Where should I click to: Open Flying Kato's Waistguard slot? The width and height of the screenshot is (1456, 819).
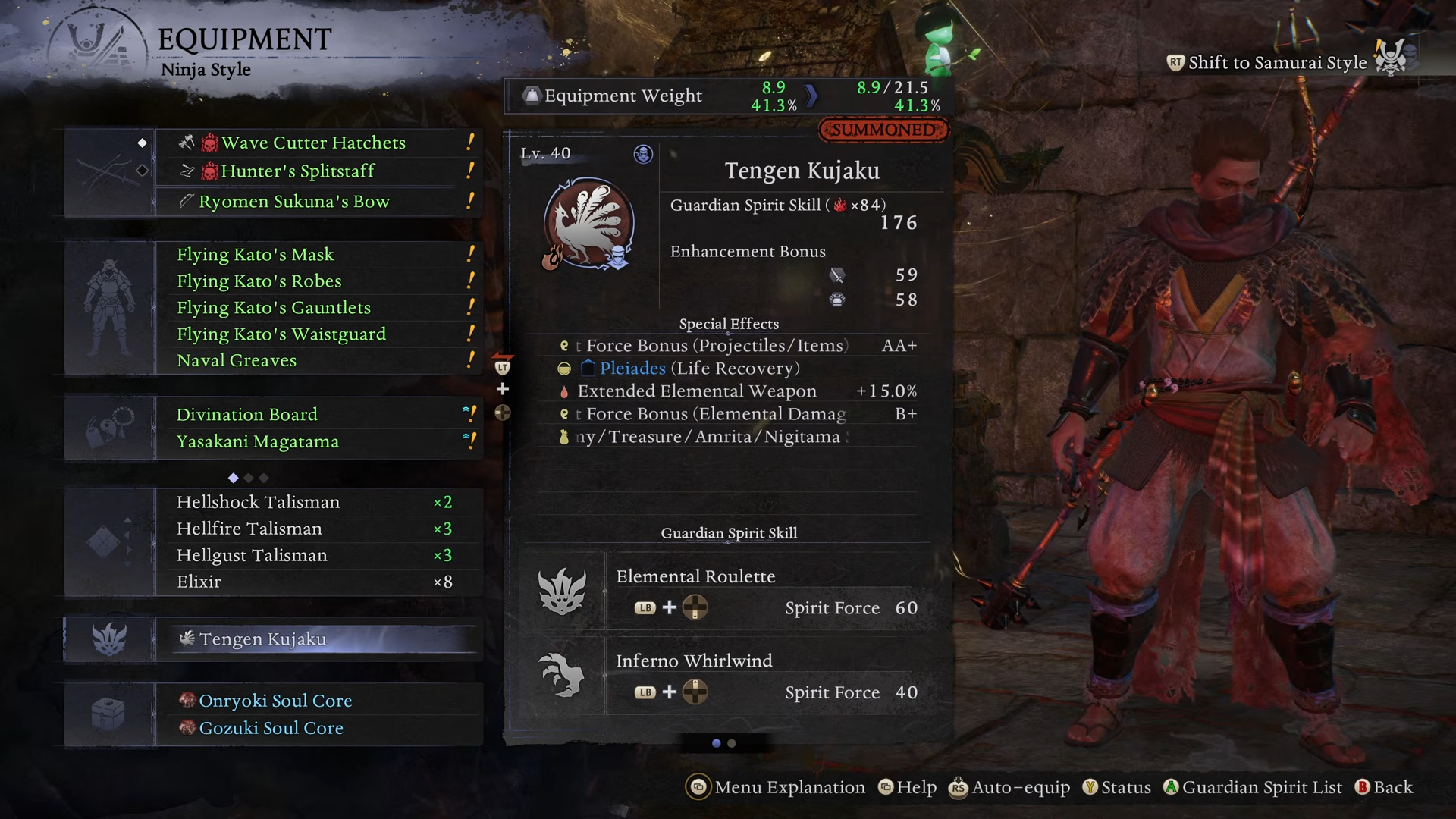[x=281, y=334]
